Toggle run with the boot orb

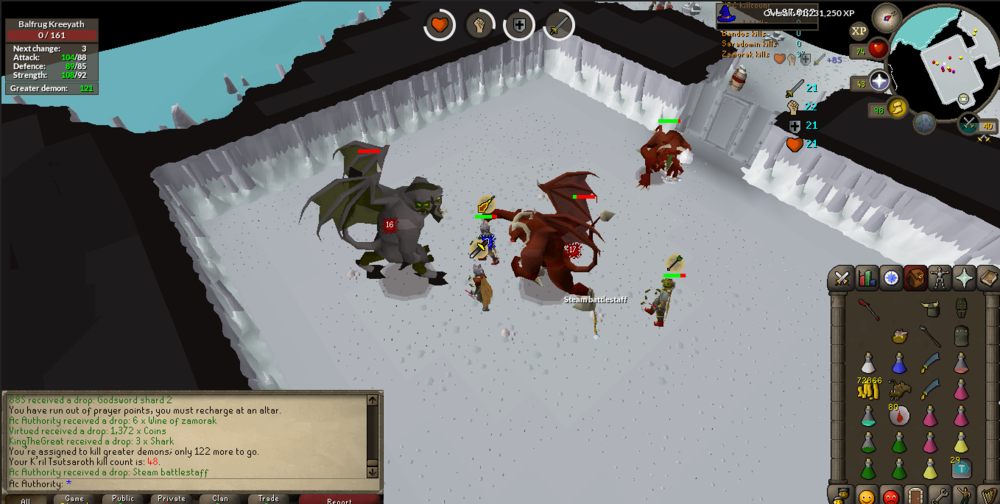click(897, 107)
